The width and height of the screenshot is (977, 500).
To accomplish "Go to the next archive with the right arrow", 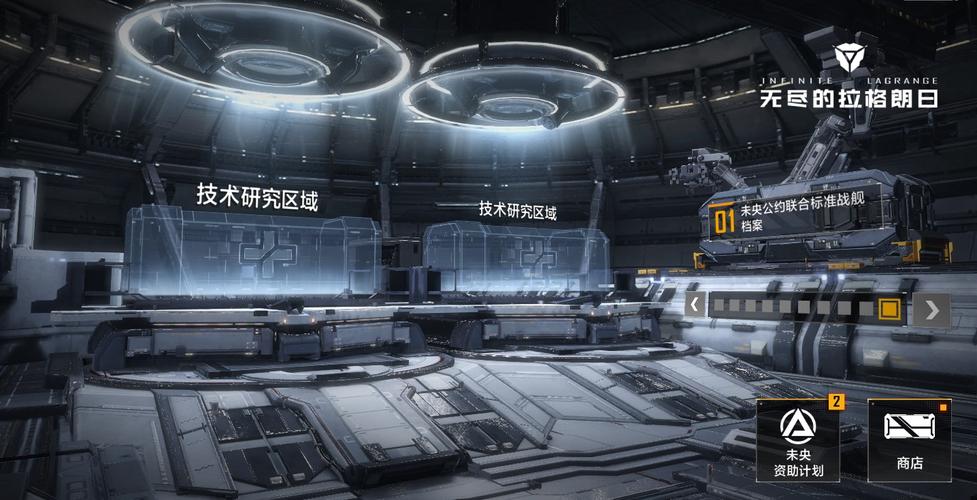I will click(x=932, y=310).
